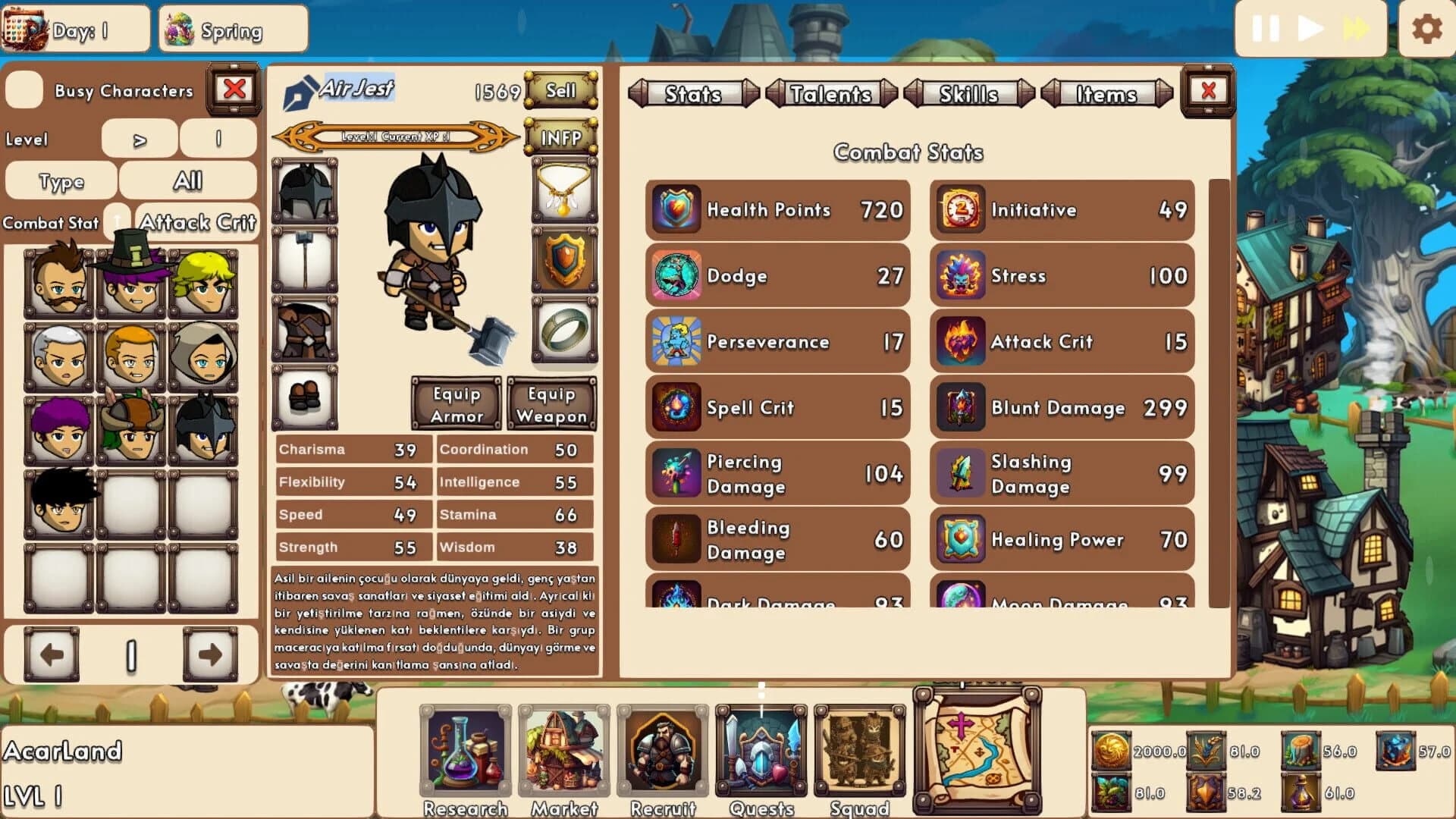
Task: Click Equip Armor
Action: click(456, 404)
